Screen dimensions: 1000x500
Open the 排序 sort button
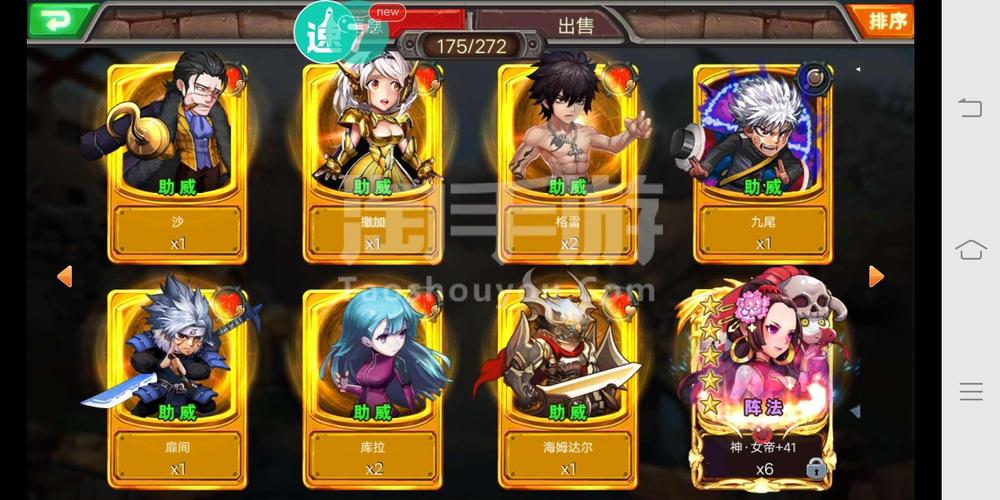click(x=881, y=20)
